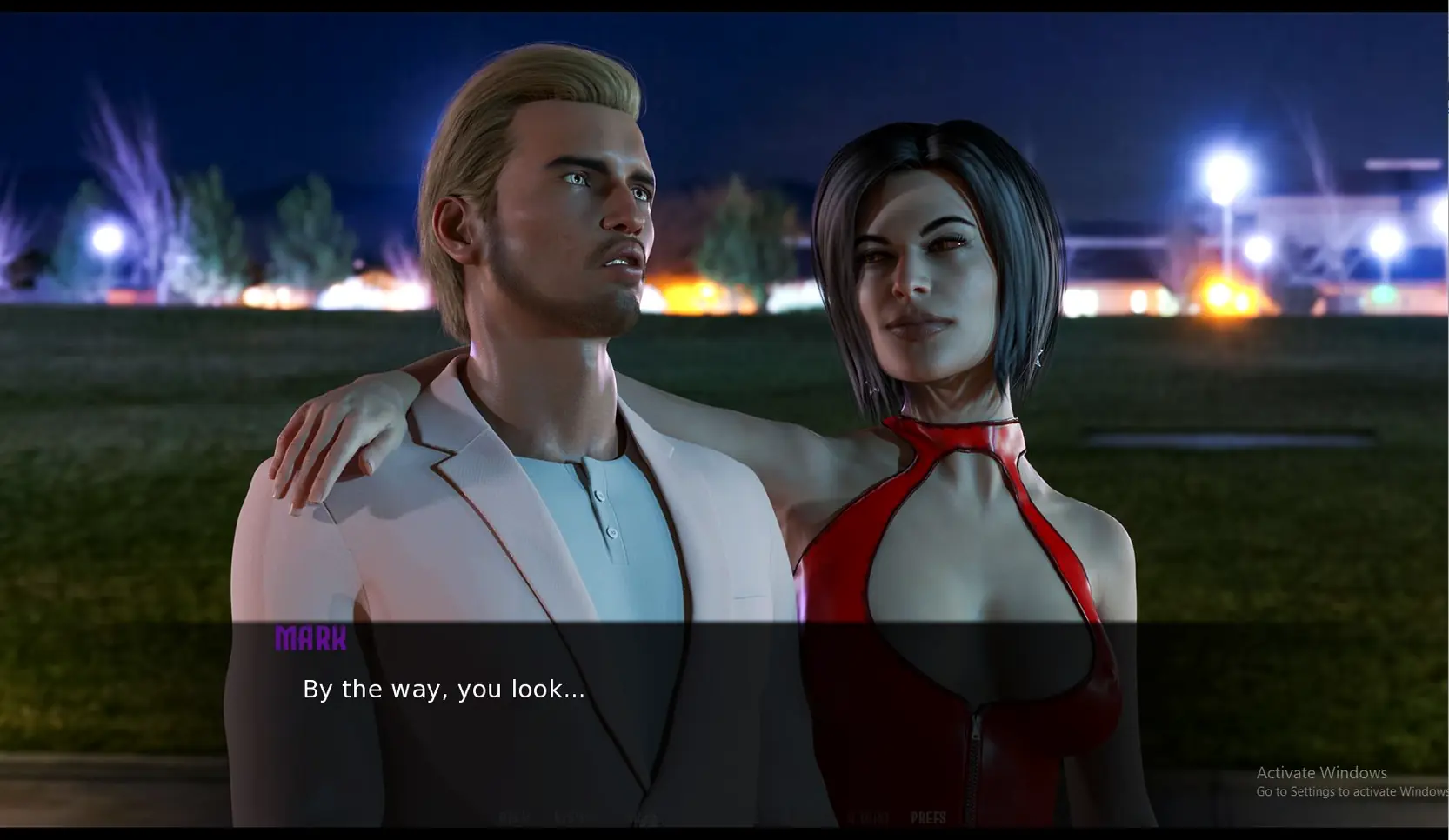Screen dimensions: 1449x840
Task: Quick load with the Q.Load button
Action: pos(868,818)
